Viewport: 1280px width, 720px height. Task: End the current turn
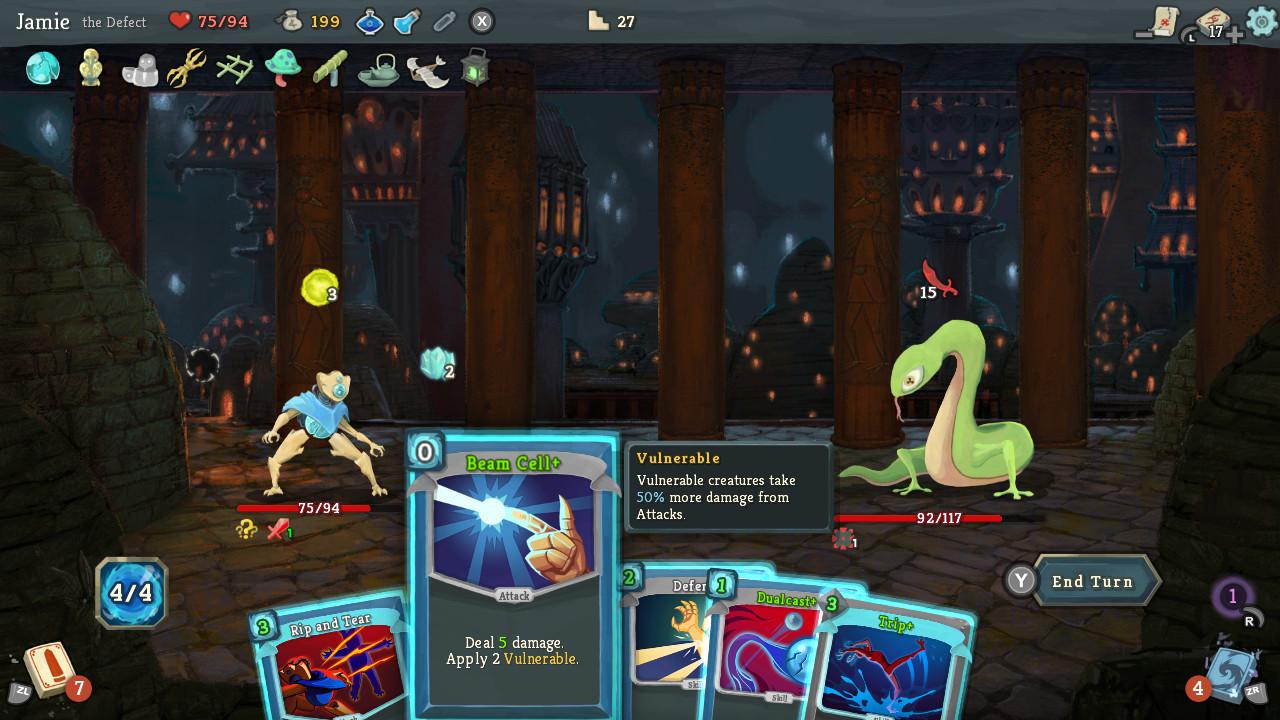pos(1092,581)
